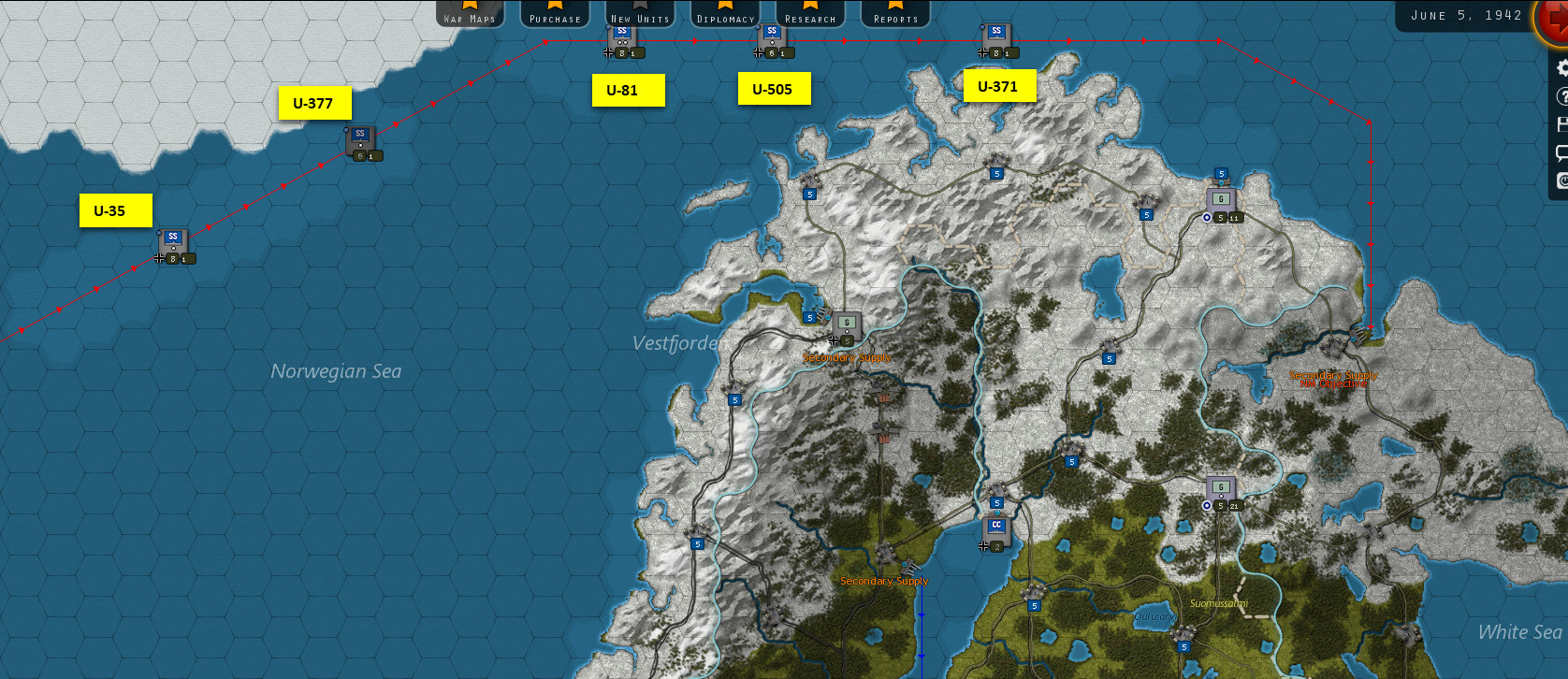Open help with the question mark icon

1561,96
